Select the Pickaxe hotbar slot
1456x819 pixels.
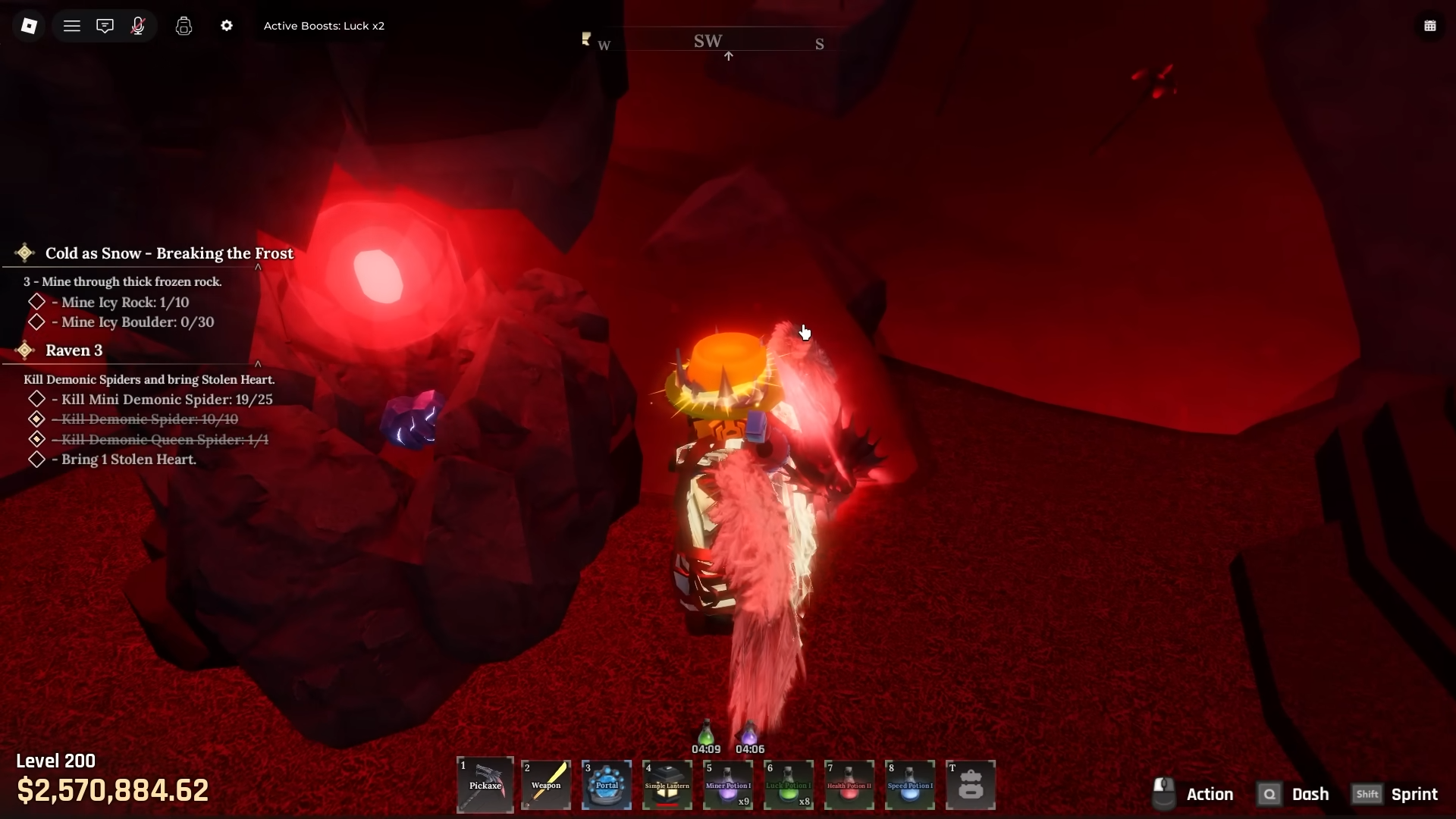pyautogui.click(x=485, y=785)
